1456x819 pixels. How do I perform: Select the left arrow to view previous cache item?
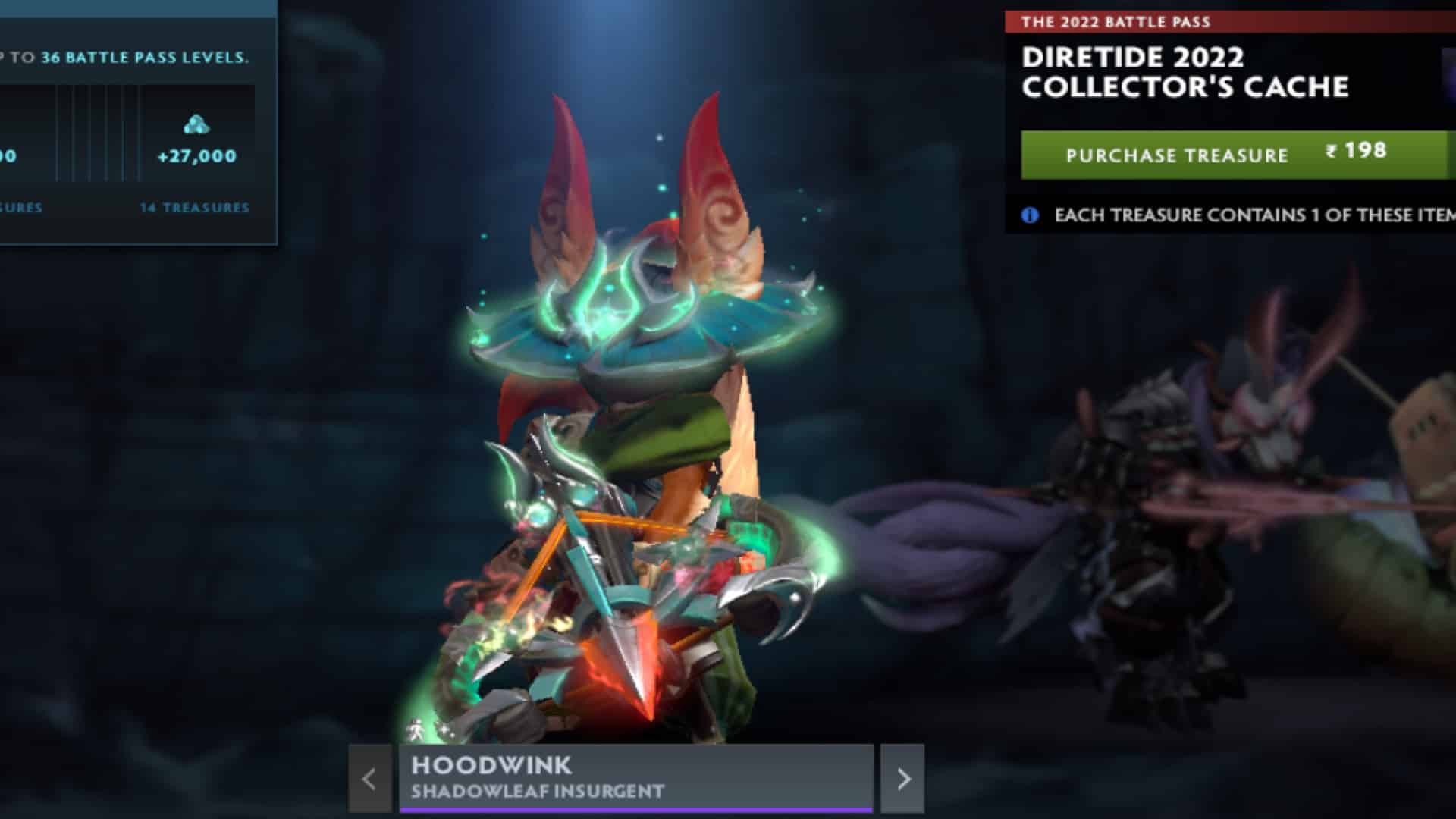coord(369,779)
